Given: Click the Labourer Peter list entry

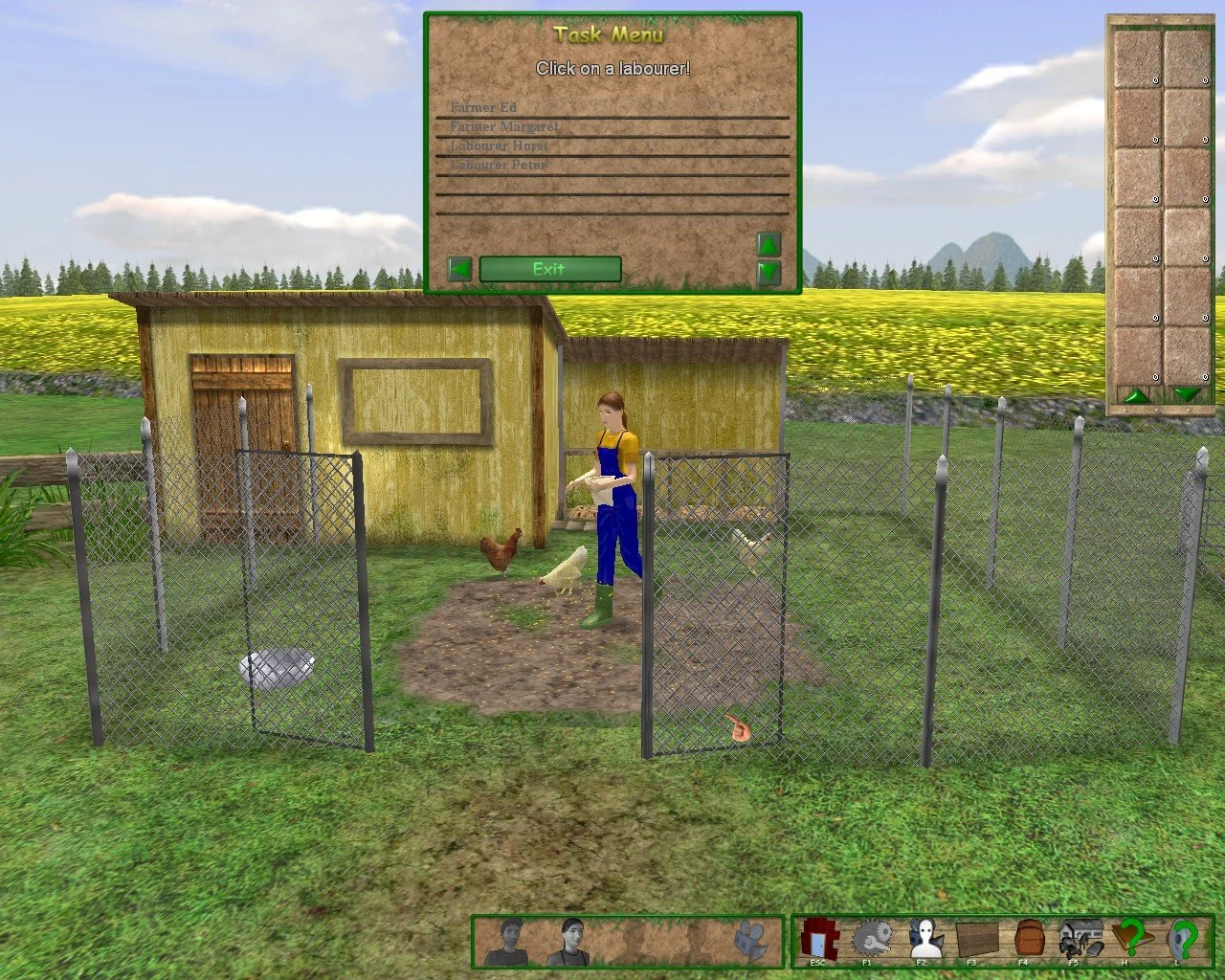Looking at the screenshot, I should pyautogui.click(x=500, y=165).
